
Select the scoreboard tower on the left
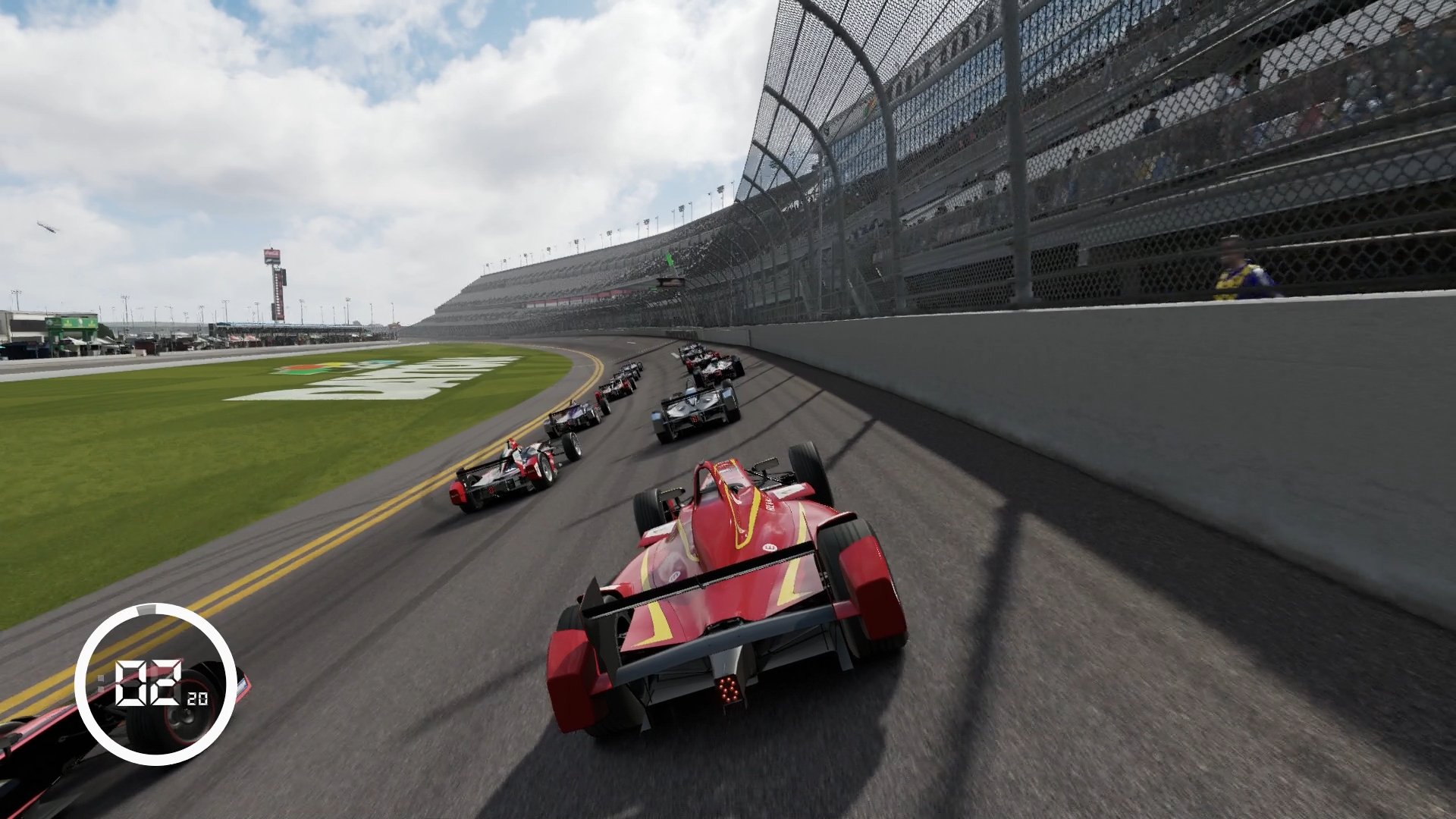(277, 281)
